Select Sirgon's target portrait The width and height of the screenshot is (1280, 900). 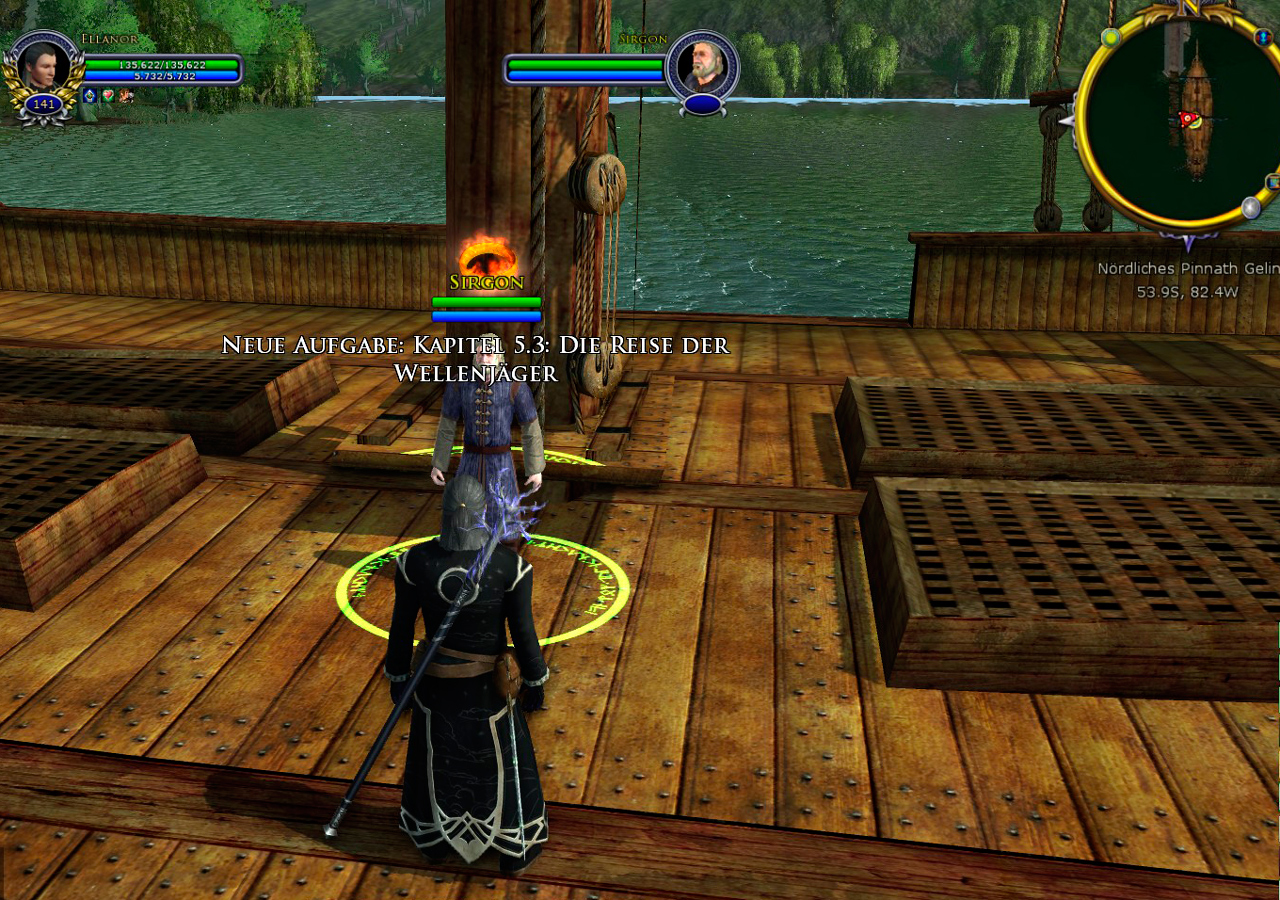701,66
